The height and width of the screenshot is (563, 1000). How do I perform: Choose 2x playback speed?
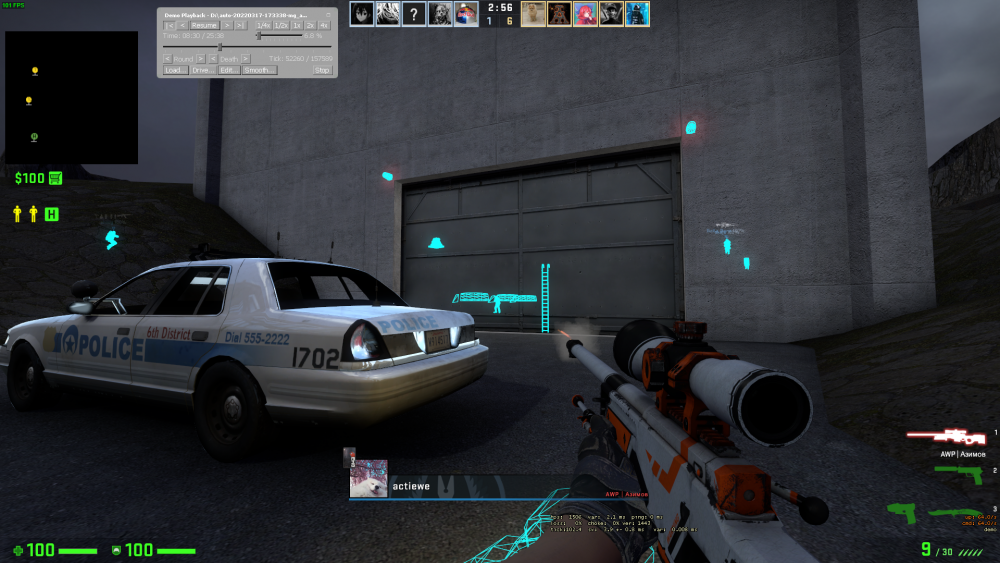coord(310,24)
